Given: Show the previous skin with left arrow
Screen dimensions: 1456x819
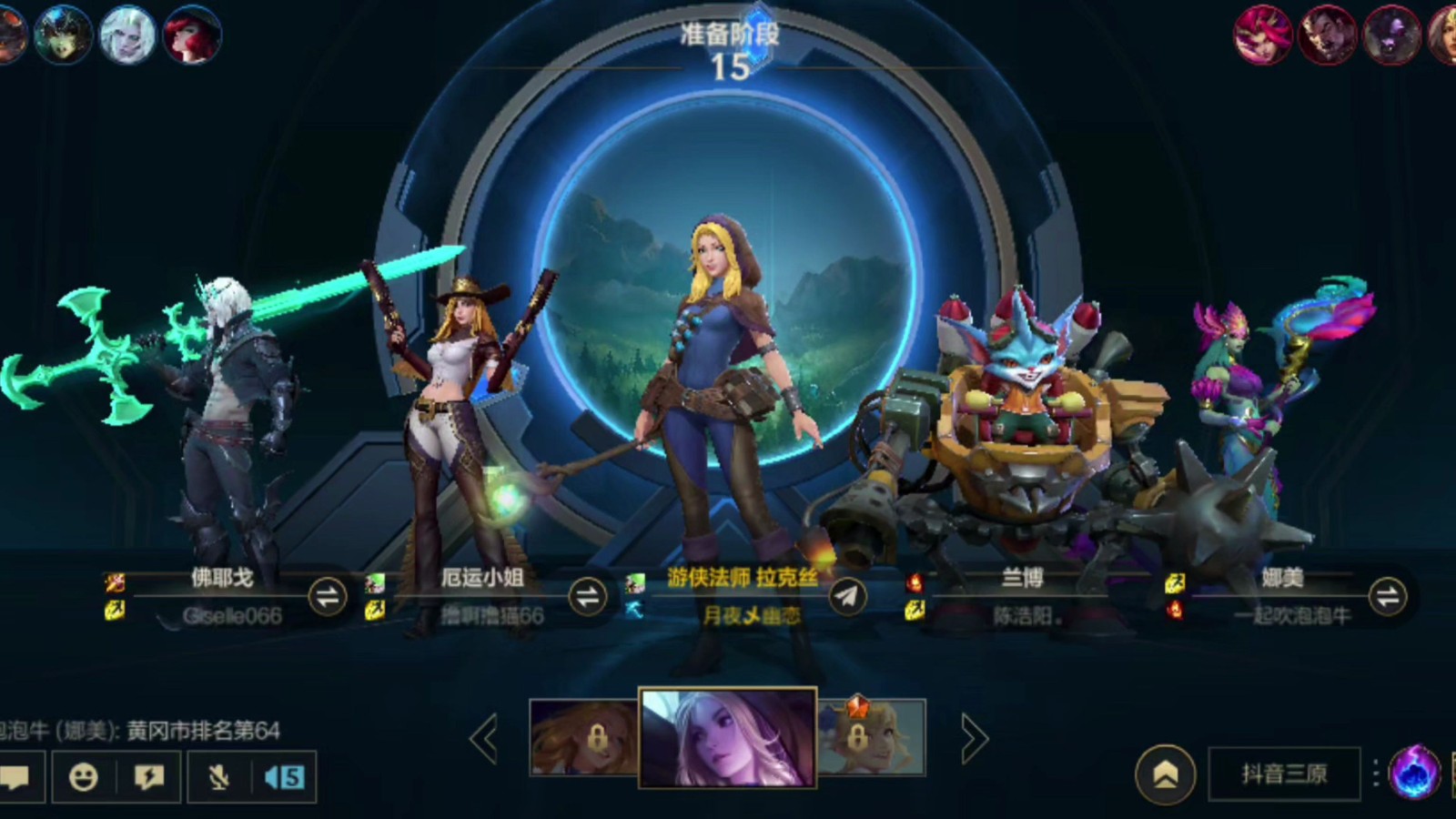Looking at the screenshot, I should (484, 738).
